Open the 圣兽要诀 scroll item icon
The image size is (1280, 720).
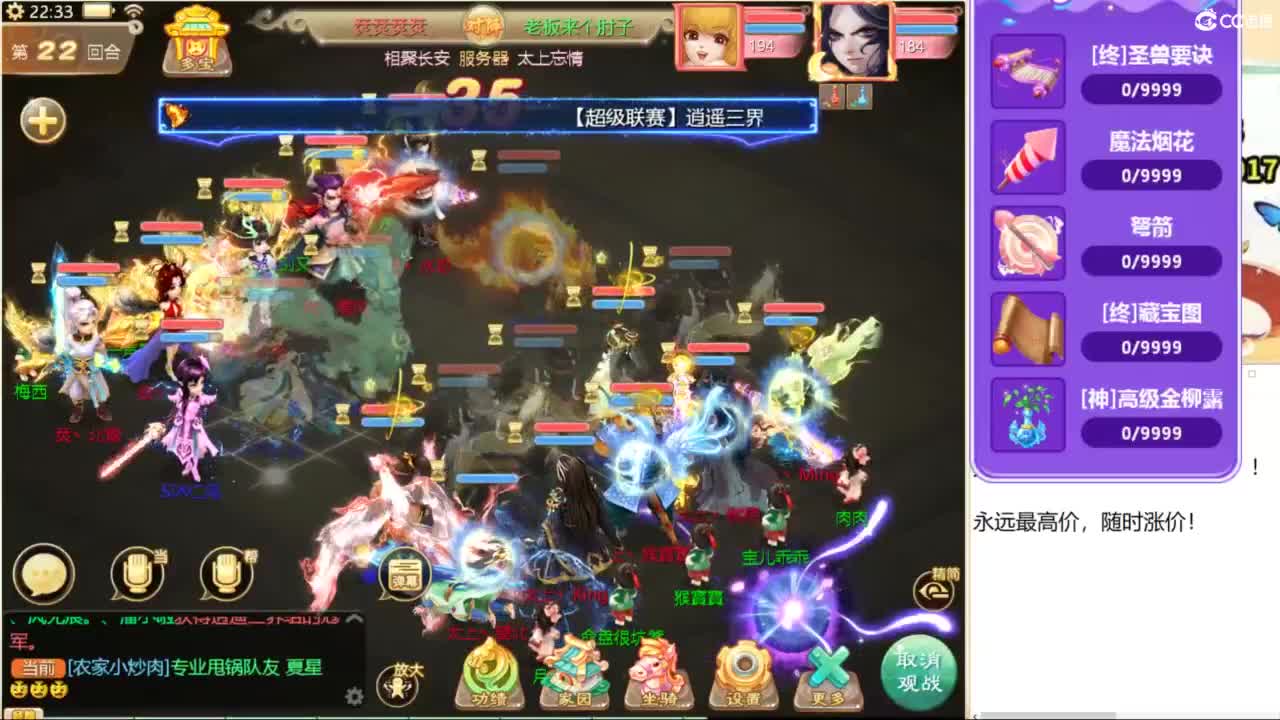click(x=1027, y=73)
